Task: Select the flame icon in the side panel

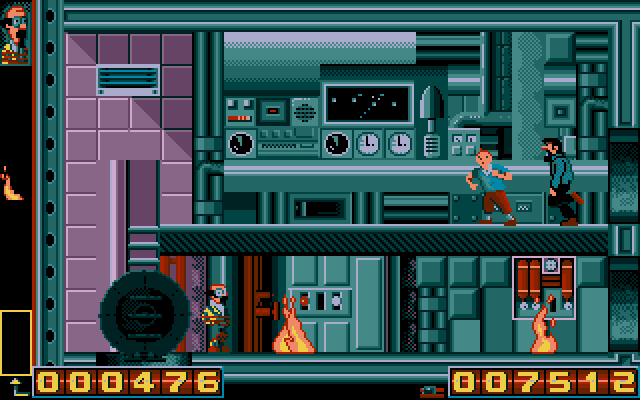Action: [x=13, y=185]
